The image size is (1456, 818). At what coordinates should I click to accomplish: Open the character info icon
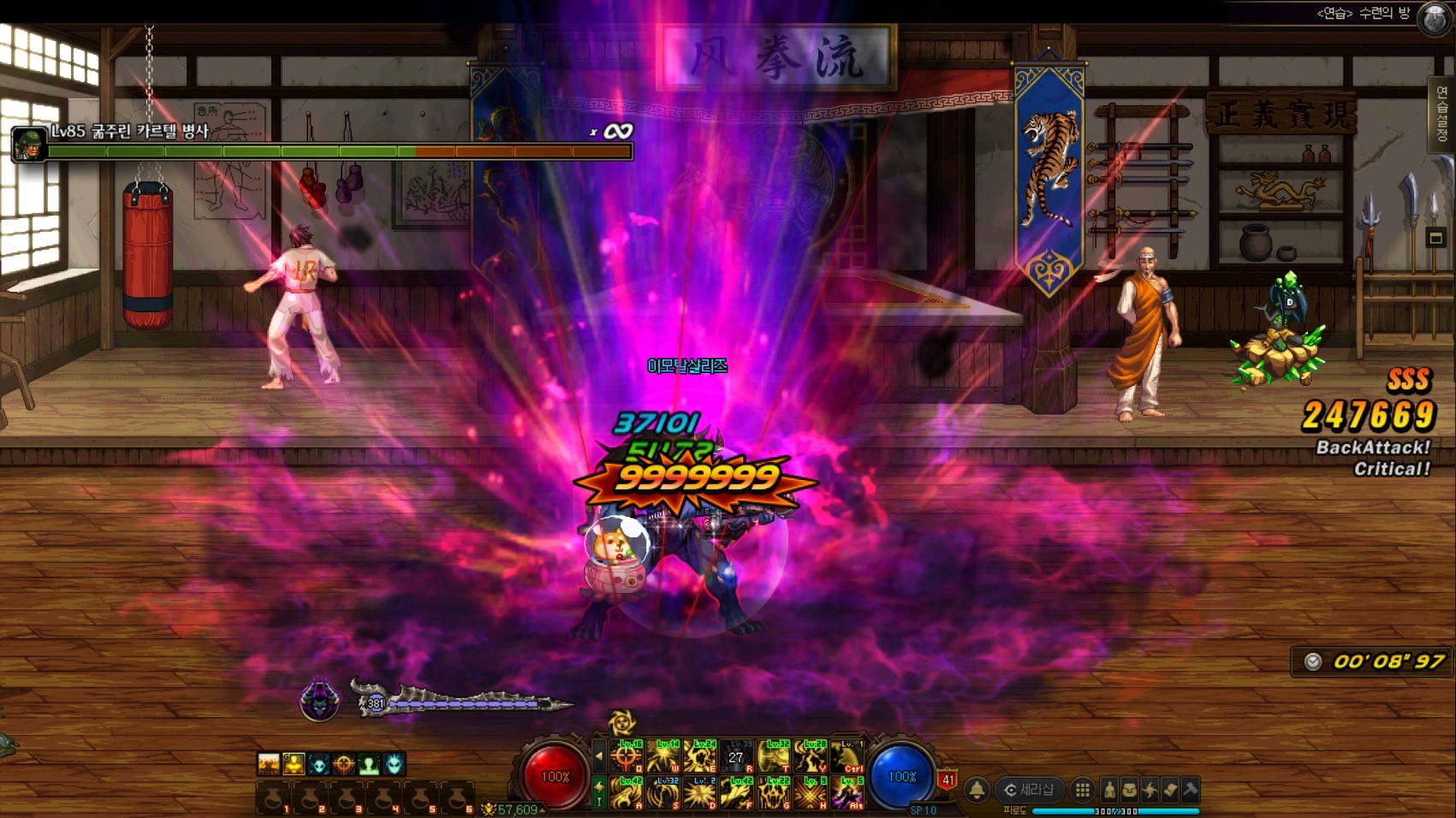pyautogui.click(x=1109, y=790)
